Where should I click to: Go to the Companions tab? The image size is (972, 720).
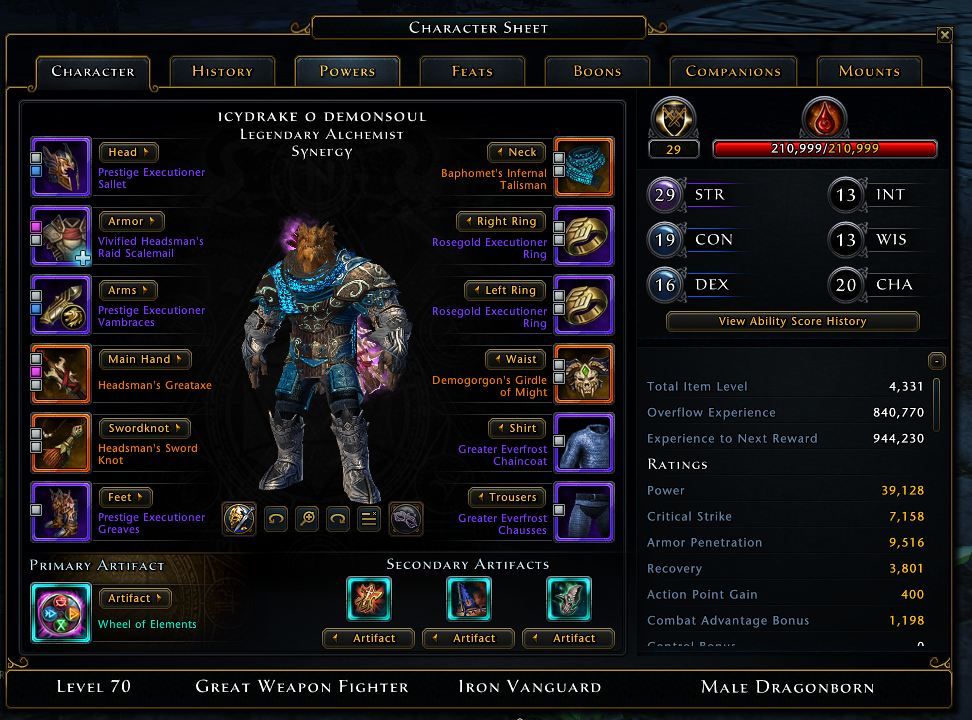coord(733,71)
